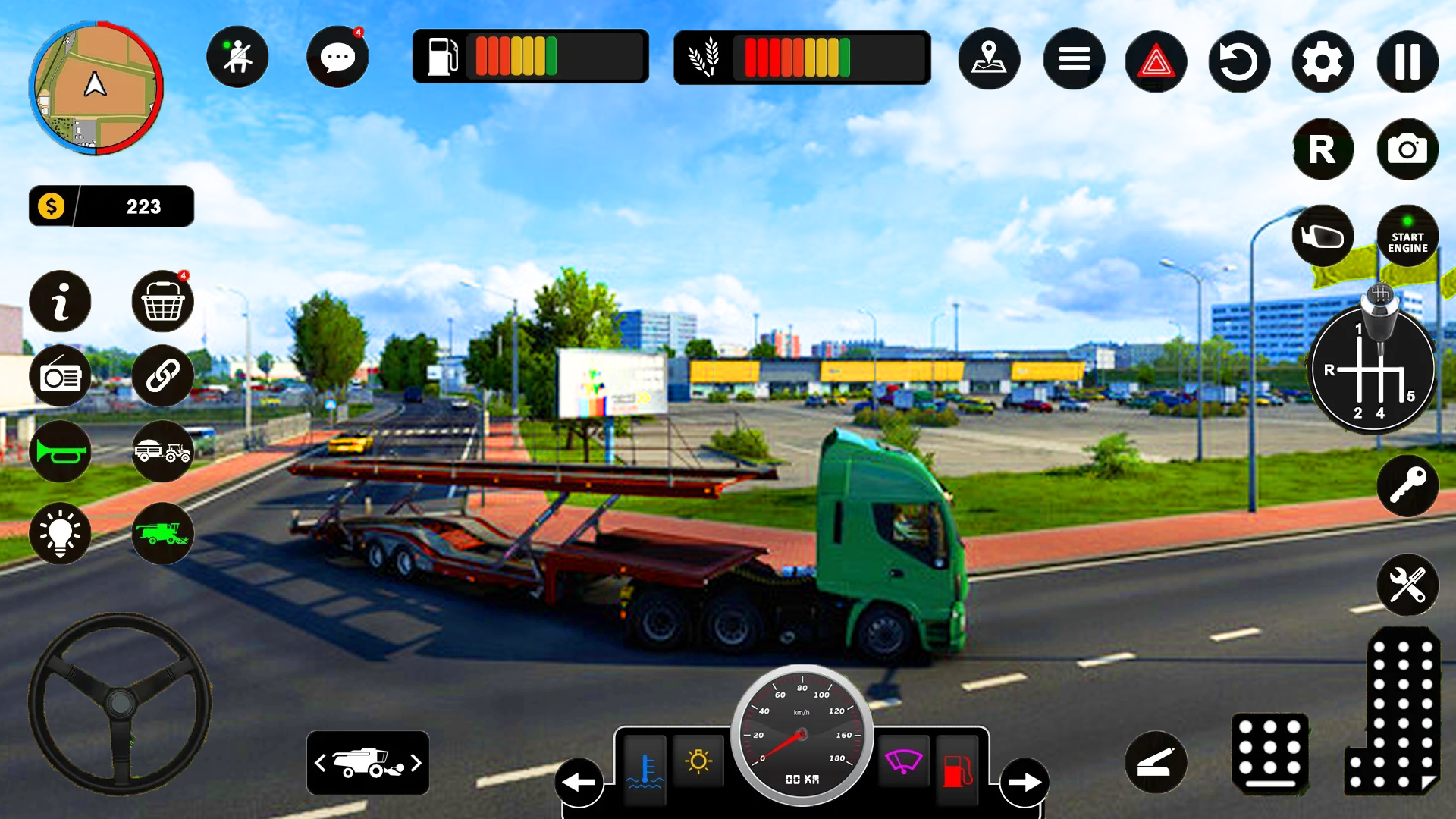1456x819 pixels.
Task: Click the right turn signal arrow
Action: pyautogui.click(x=1025, y=782)
